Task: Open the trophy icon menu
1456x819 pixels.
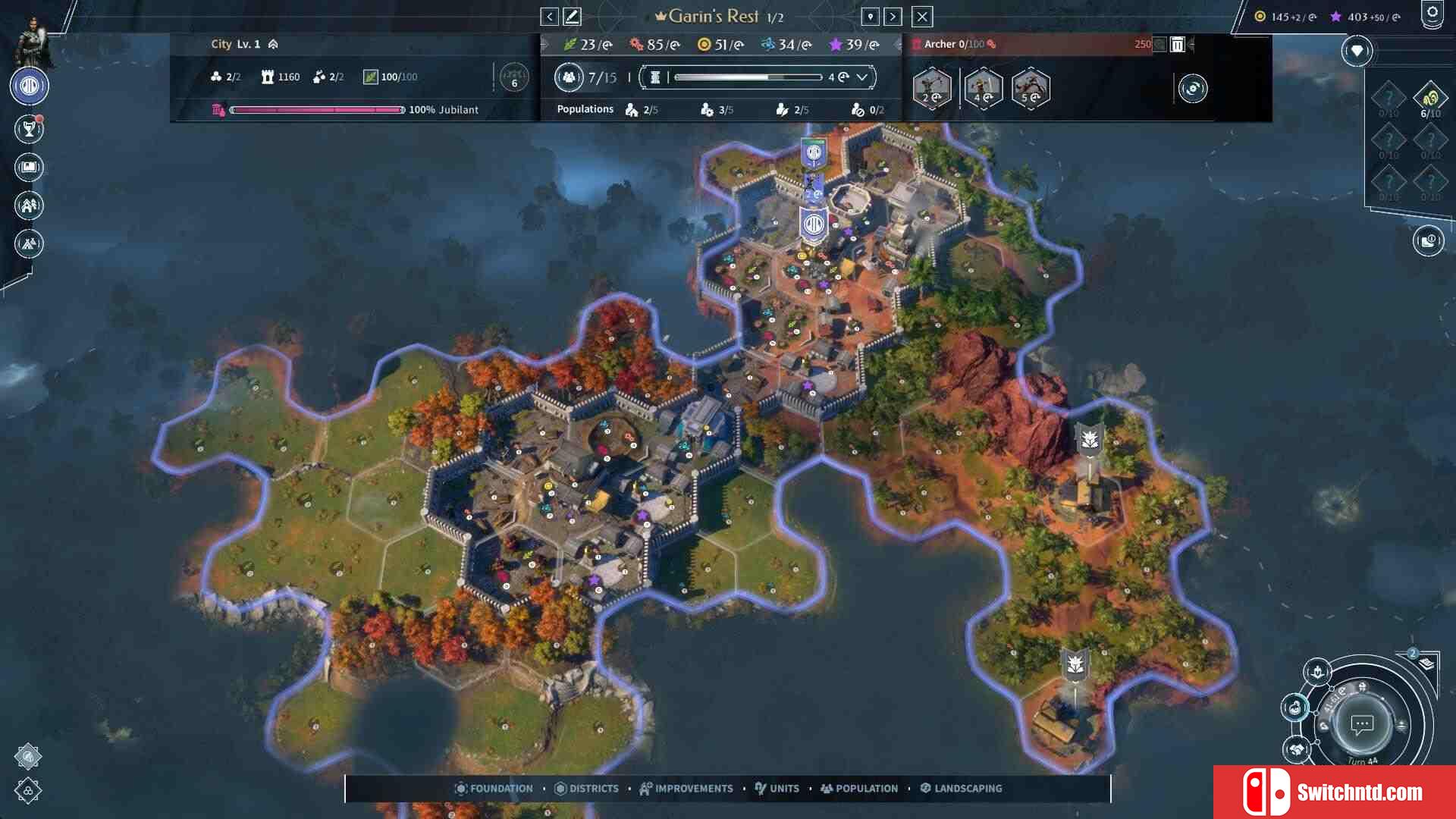Action: pos(29,129)
